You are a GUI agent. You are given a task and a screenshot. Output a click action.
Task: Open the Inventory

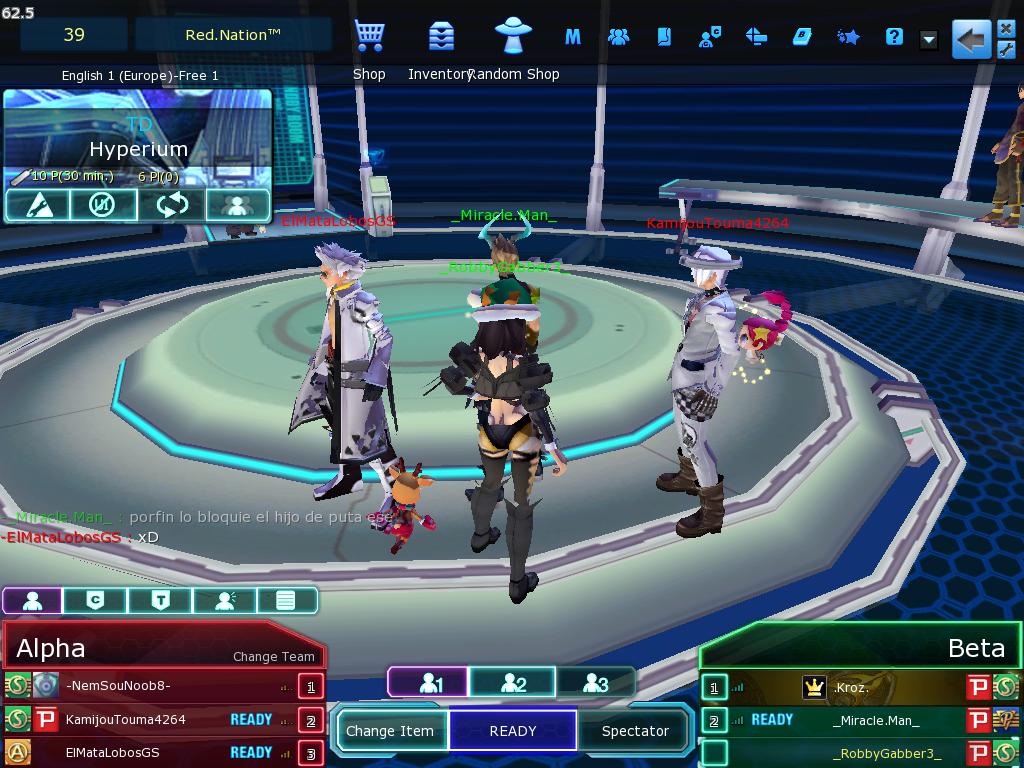[x=440, y=38]
